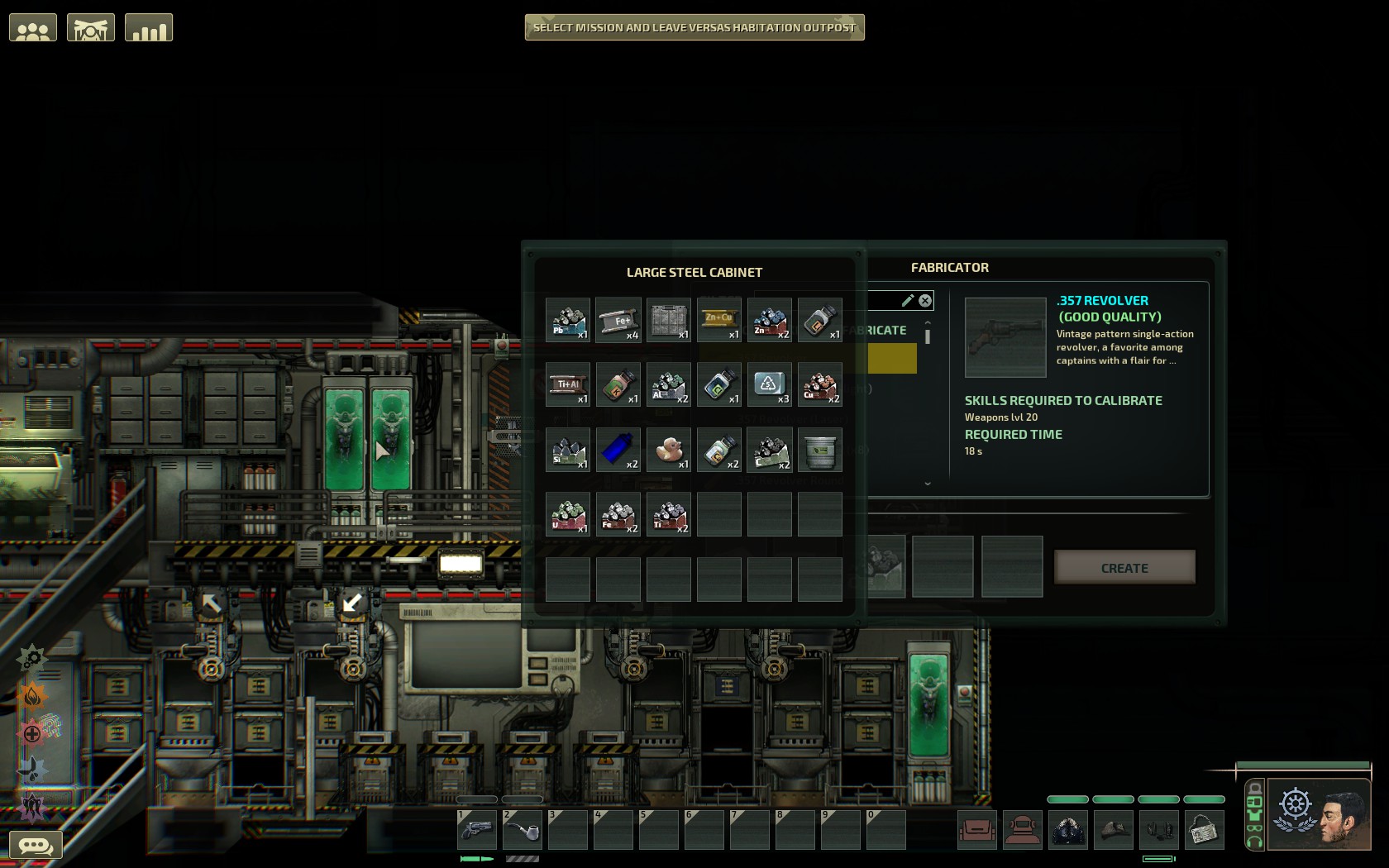Click the yellow fabrication progress bar
This screenshot has height=868, width=1389.
(891, 359)
